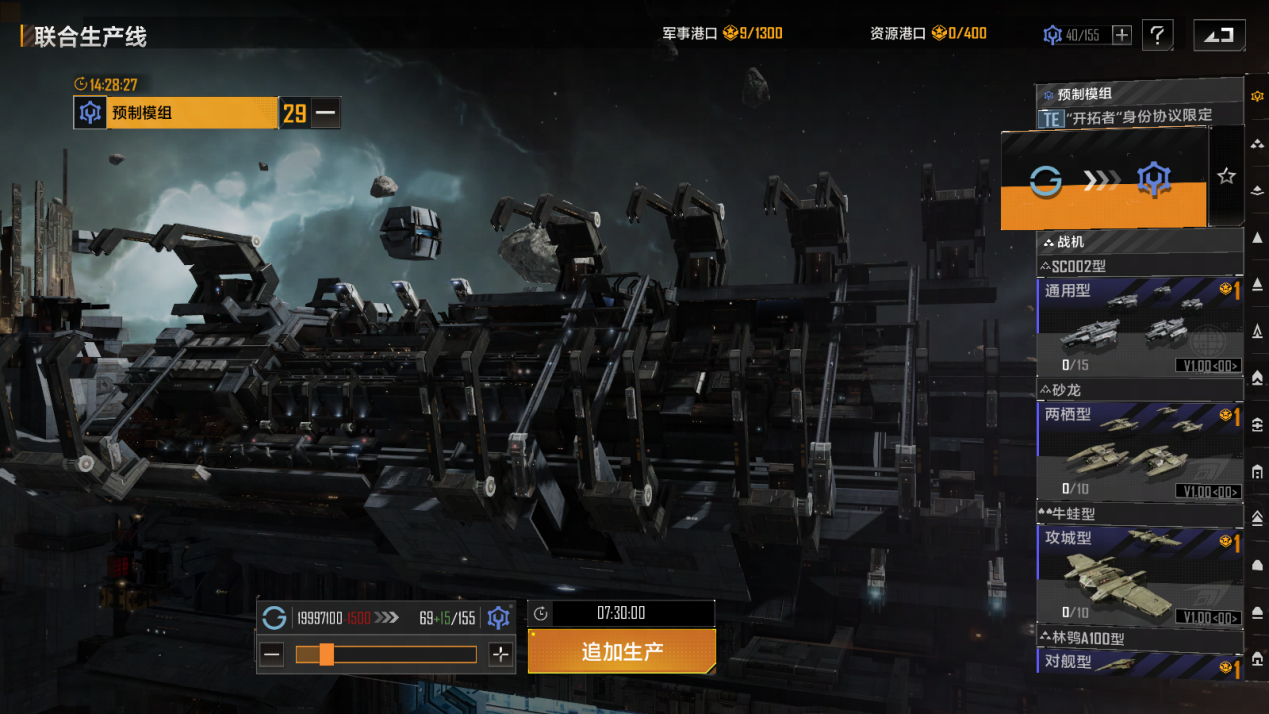This screenshot has width=1269, height=714.
Task: Click the orange production quantity slider
Action: [x=386, y=655]
